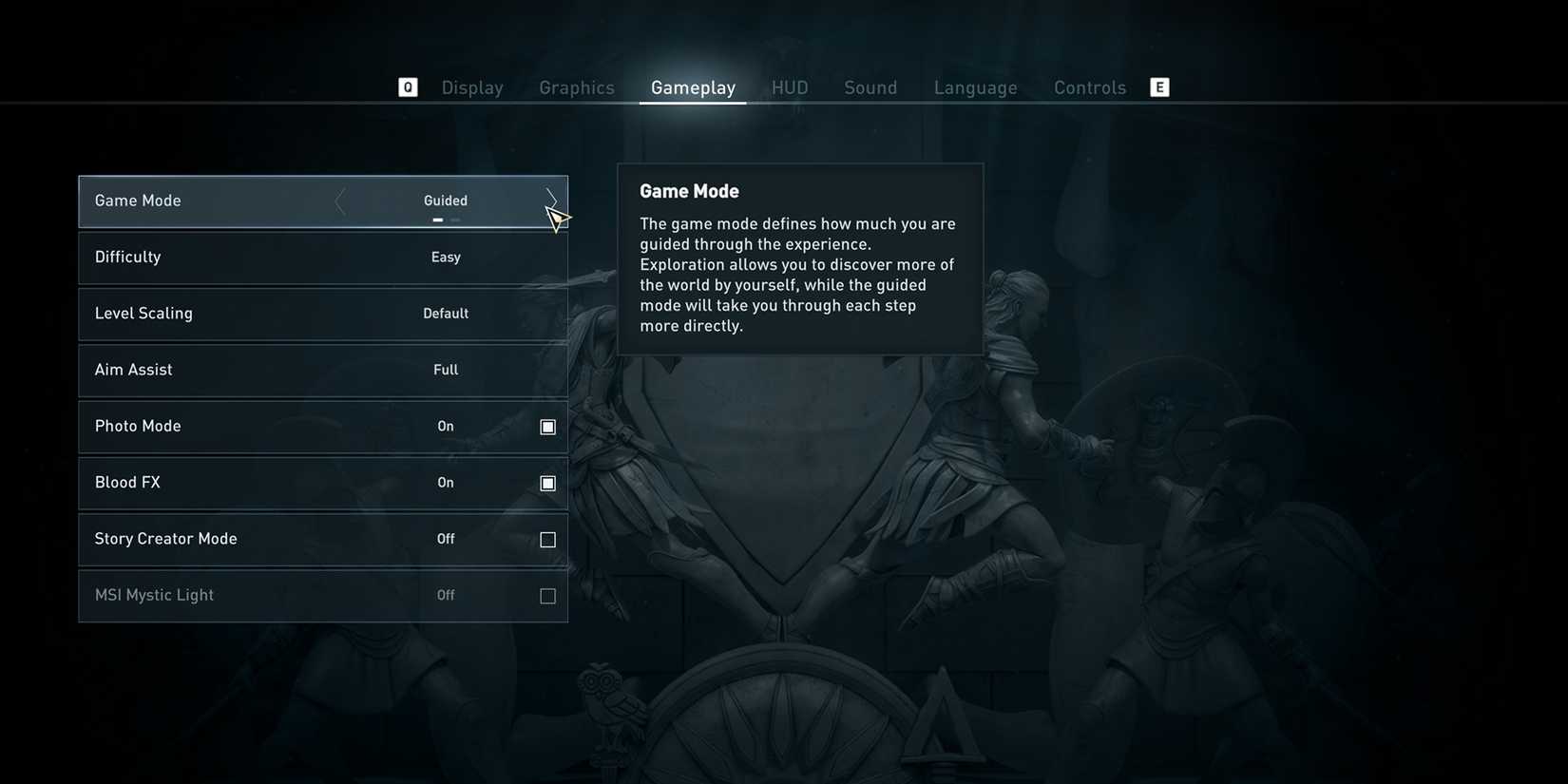
Task: Click the right arrow next to Guided
Action: [552, 201]
